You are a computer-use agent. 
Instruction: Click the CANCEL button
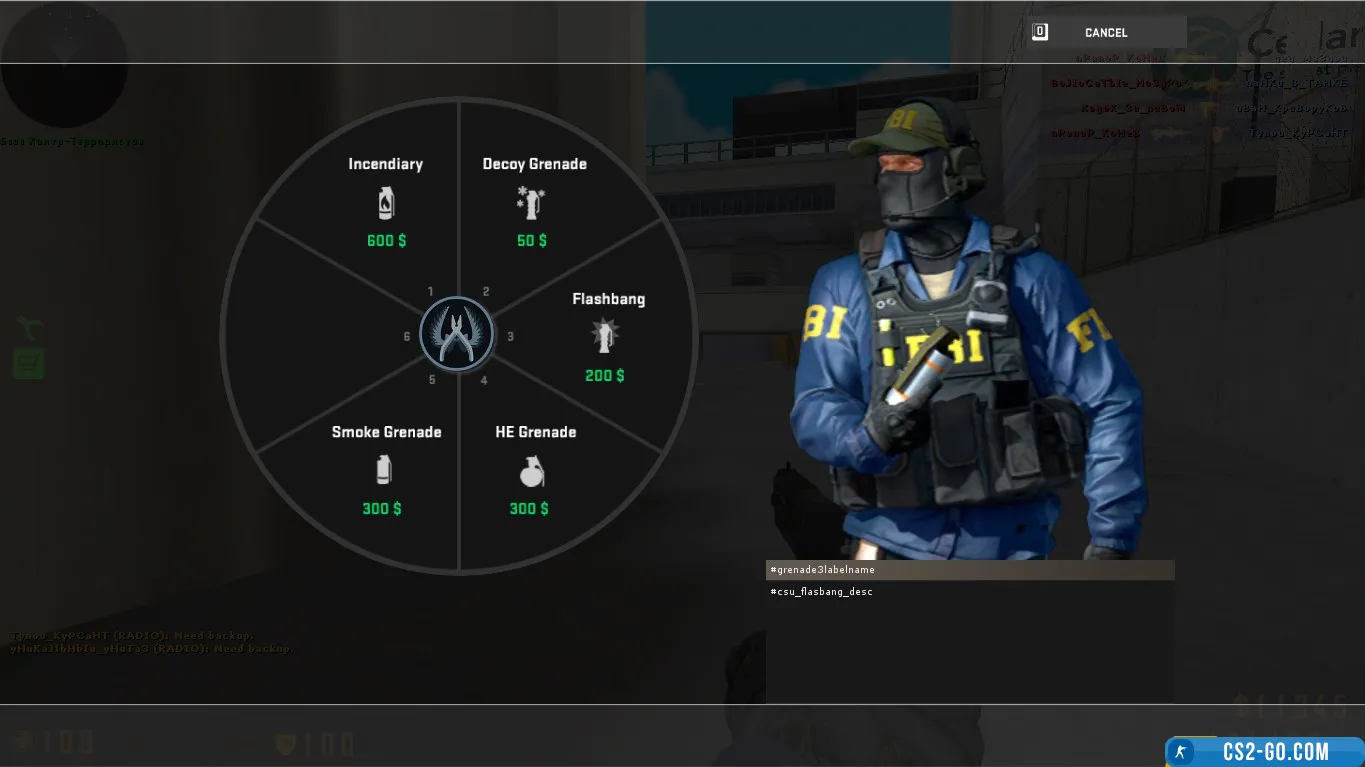coord(1105,33)
